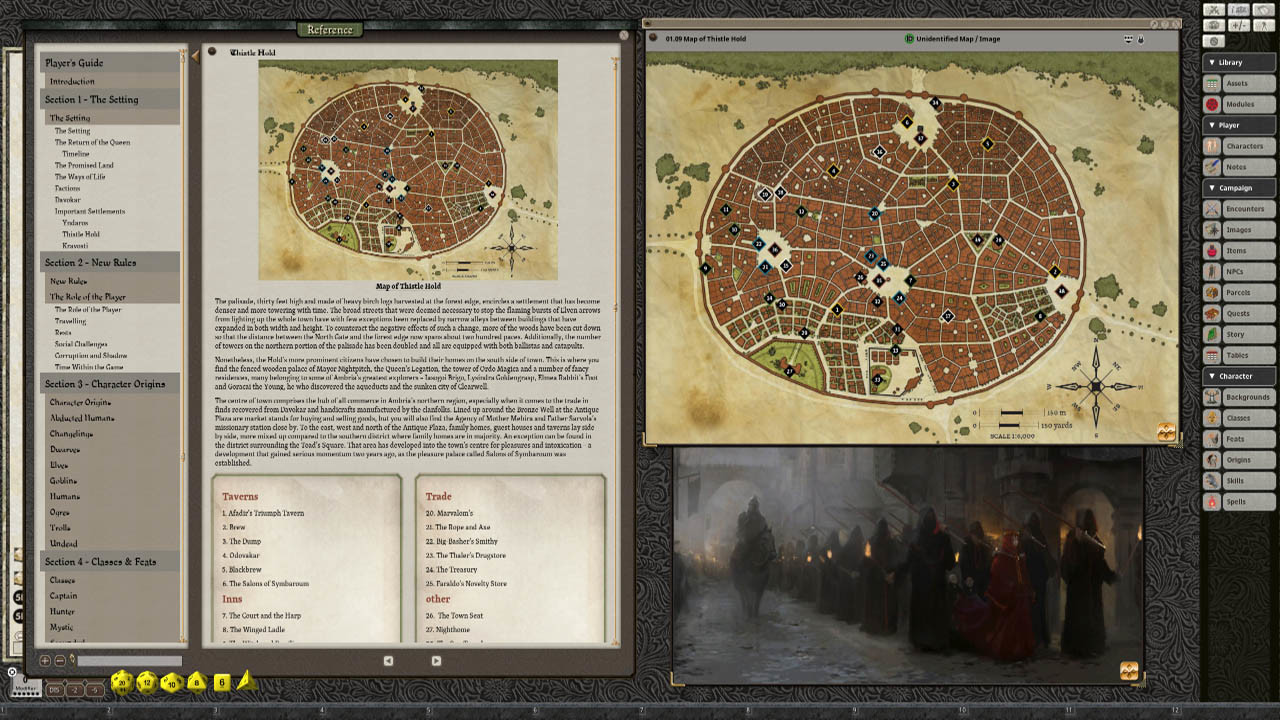The width and height of the screenshot is (1280, 720).
Task: Toggle the -5 modifier hotkey slot
Action: coord(93,688)
